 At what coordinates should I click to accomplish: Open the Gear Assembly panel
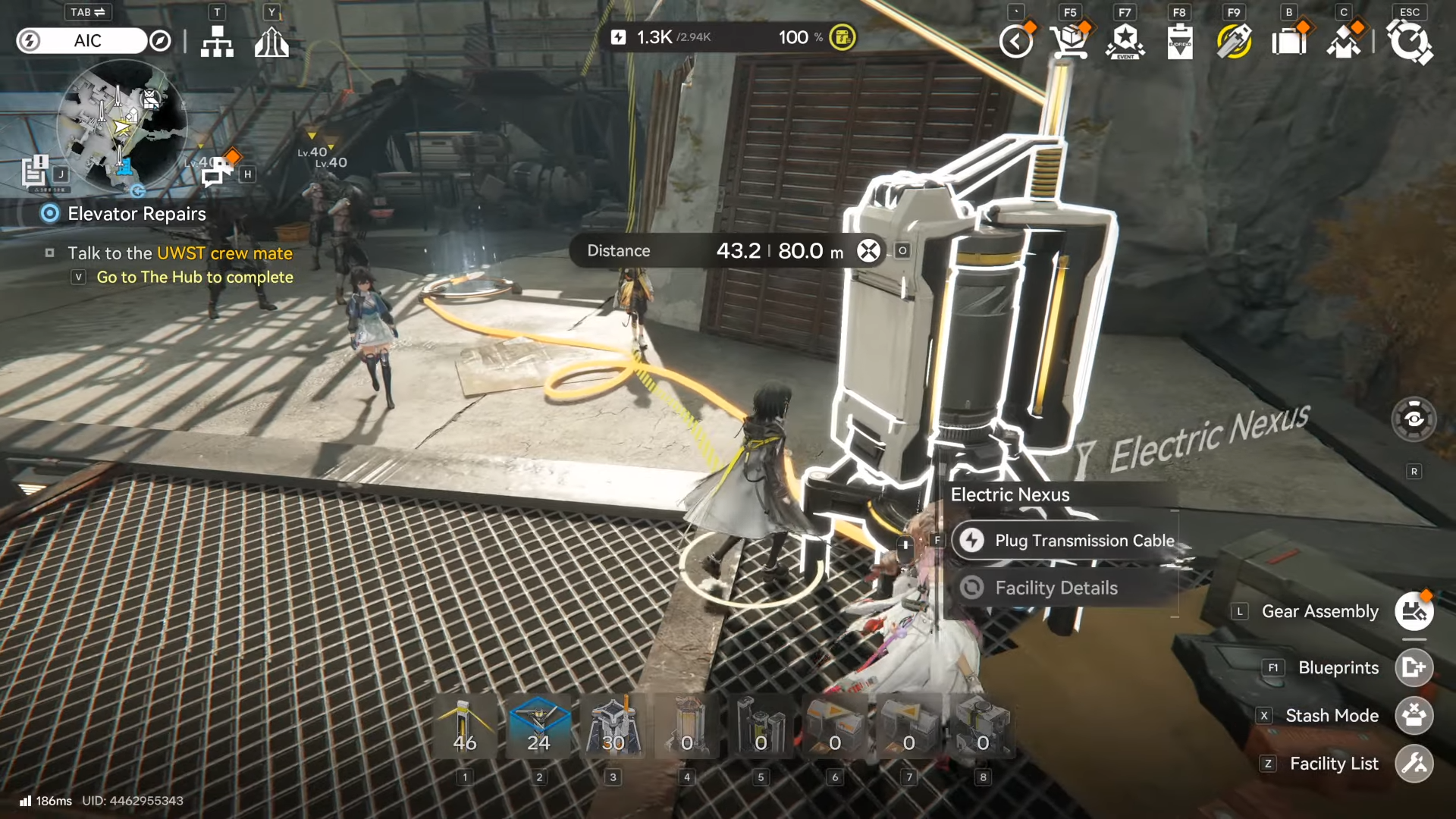click(x=1414, y=611)
